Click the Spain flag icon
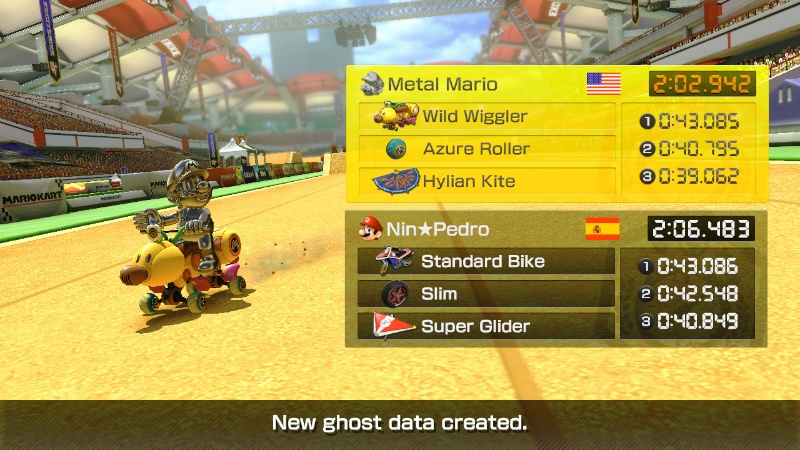The width and height of the screenshot is (800, 450). pos(602,229)
